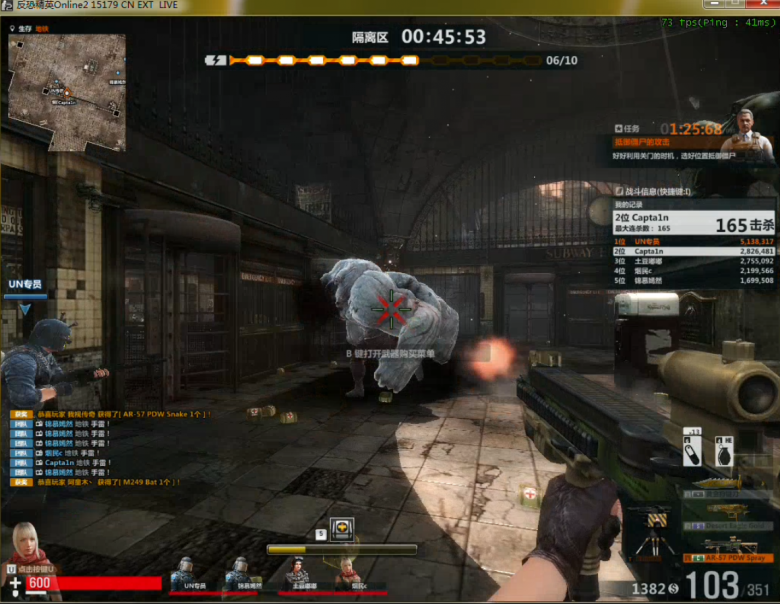
Task: Select teammate 烟民c portrait in squad bar
Action: coord(347,573)
